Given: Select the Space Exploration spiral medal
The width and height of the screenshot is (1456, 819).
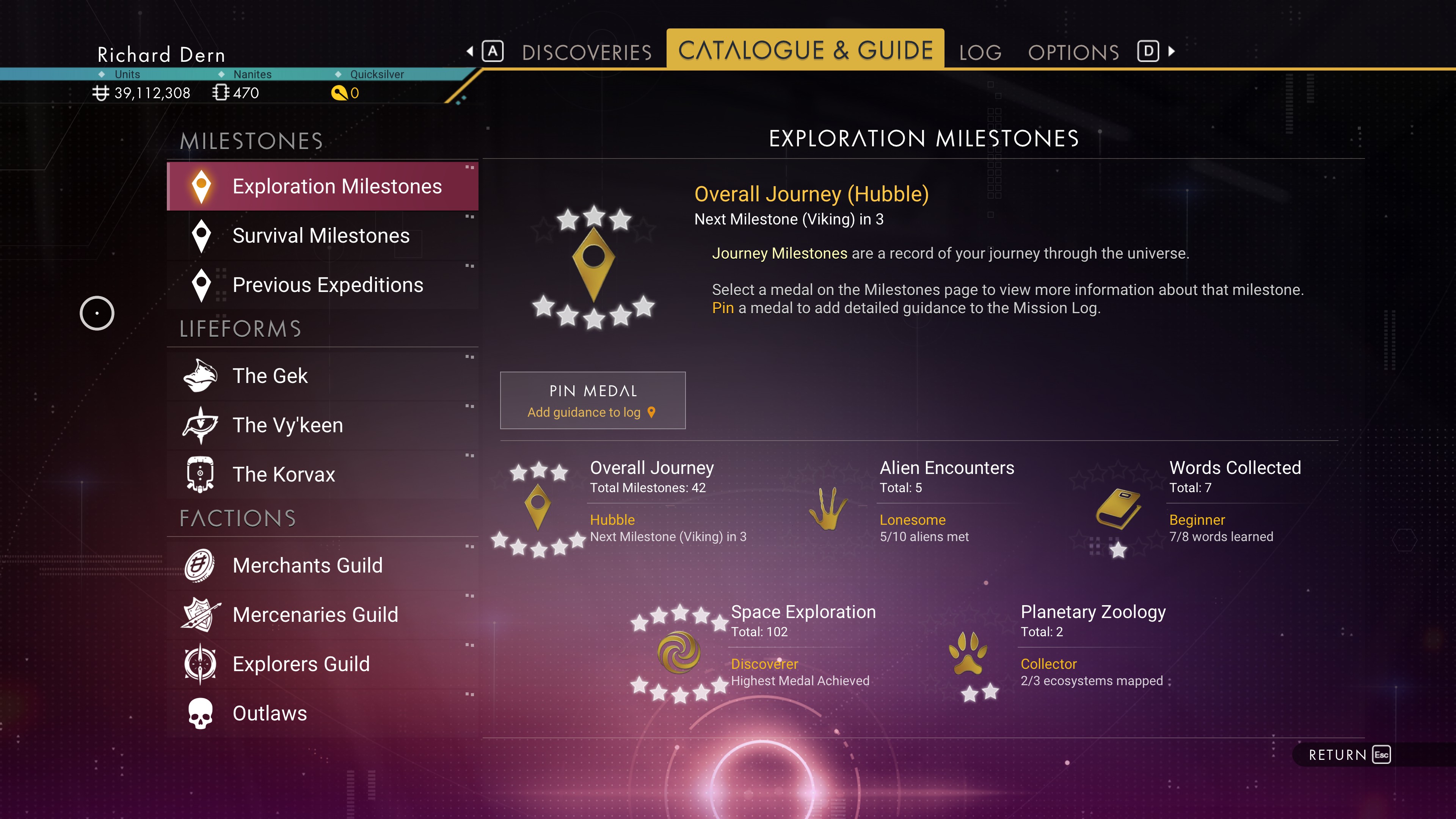Looking at the screenshot, I should (679, 652).
